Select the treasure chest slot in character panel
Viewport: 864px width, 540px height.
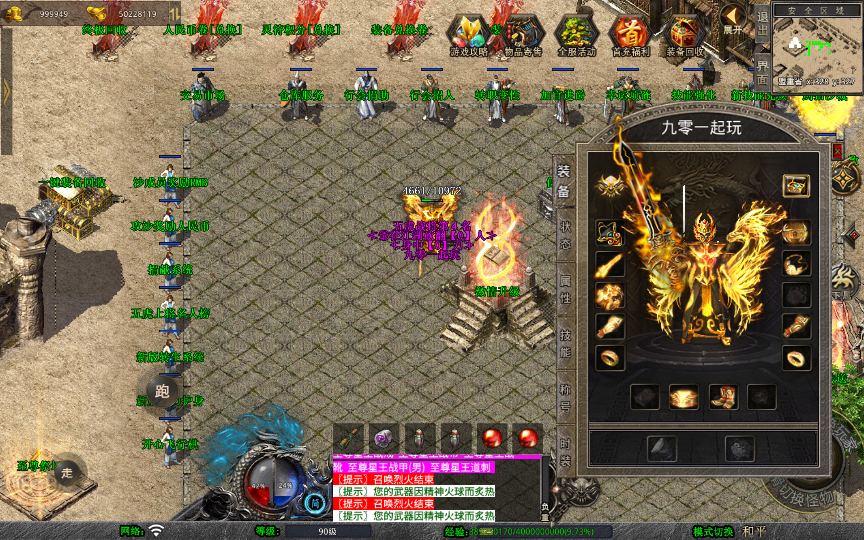[796, 185]
